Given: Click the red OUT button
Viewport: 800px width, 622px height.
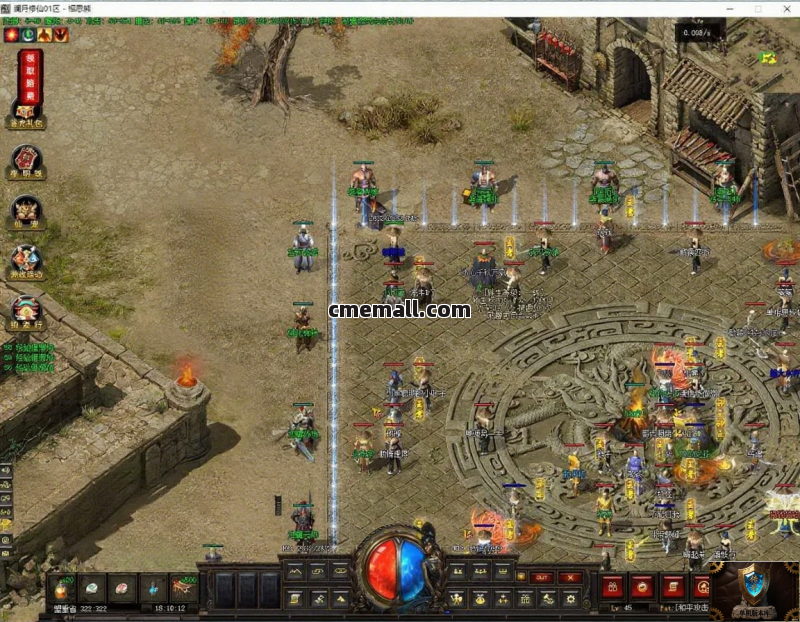Looking at the screenshot, I should pos(541,577).
